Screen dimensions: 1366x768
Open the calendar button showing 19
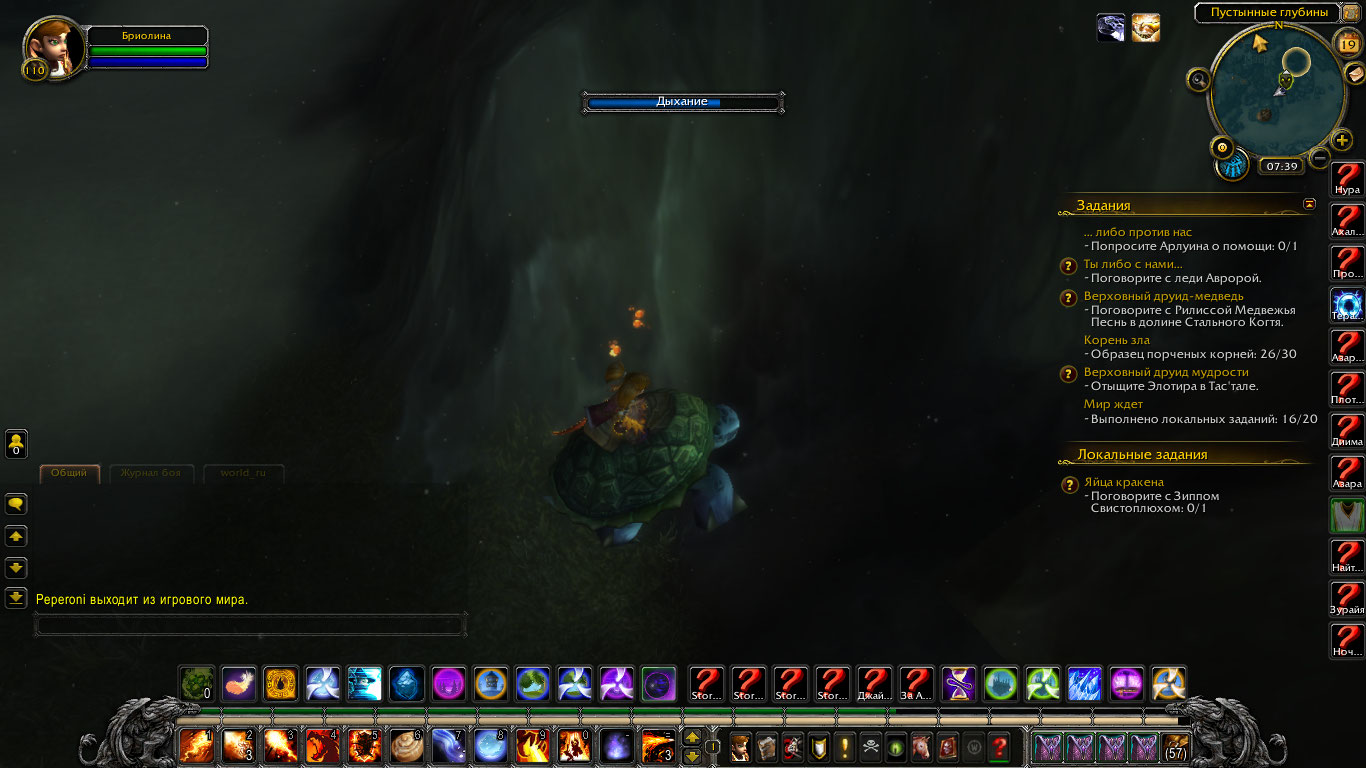click(1347, 42)
